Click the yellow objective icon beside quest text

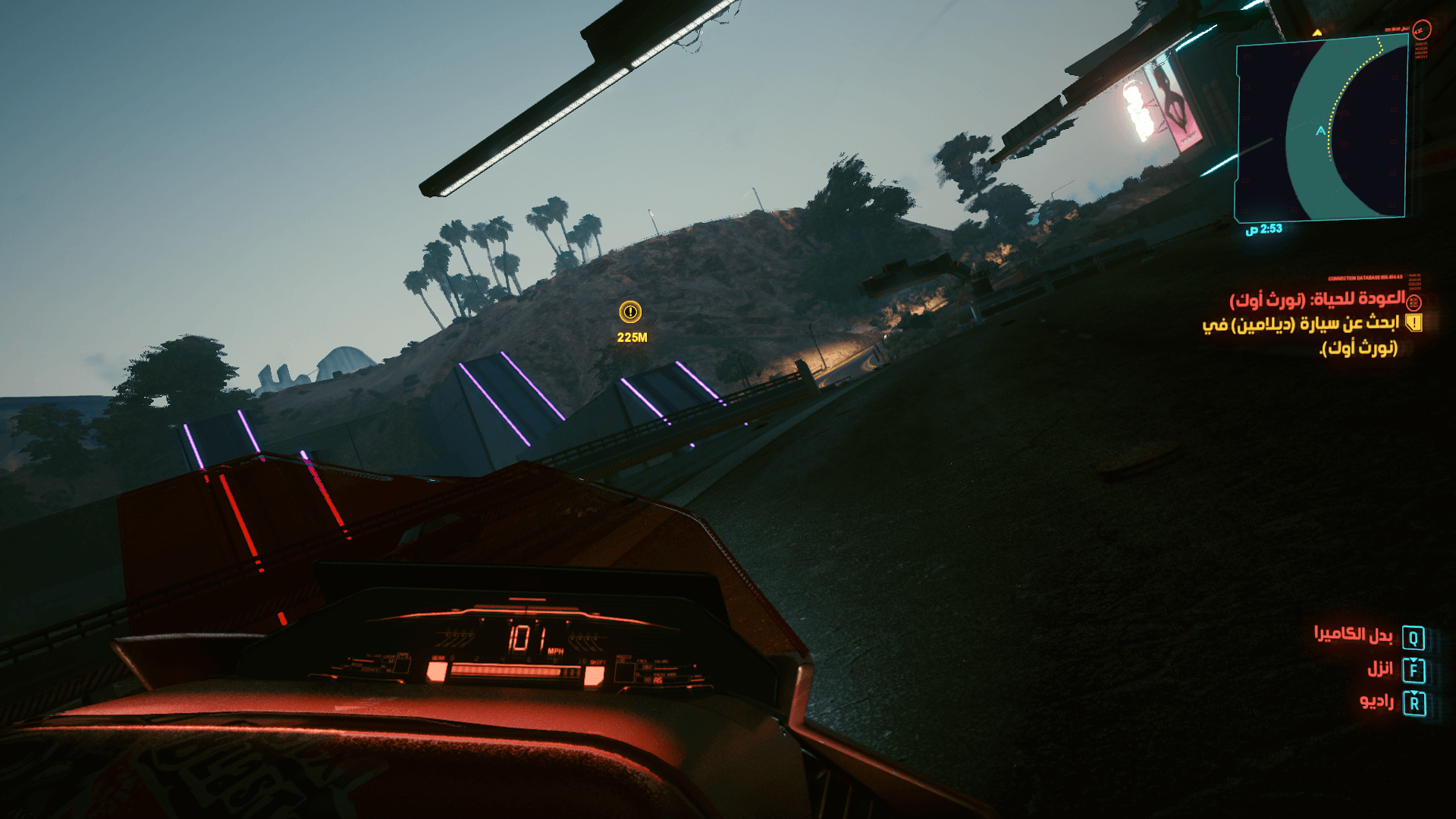(x=1414, y=323)
